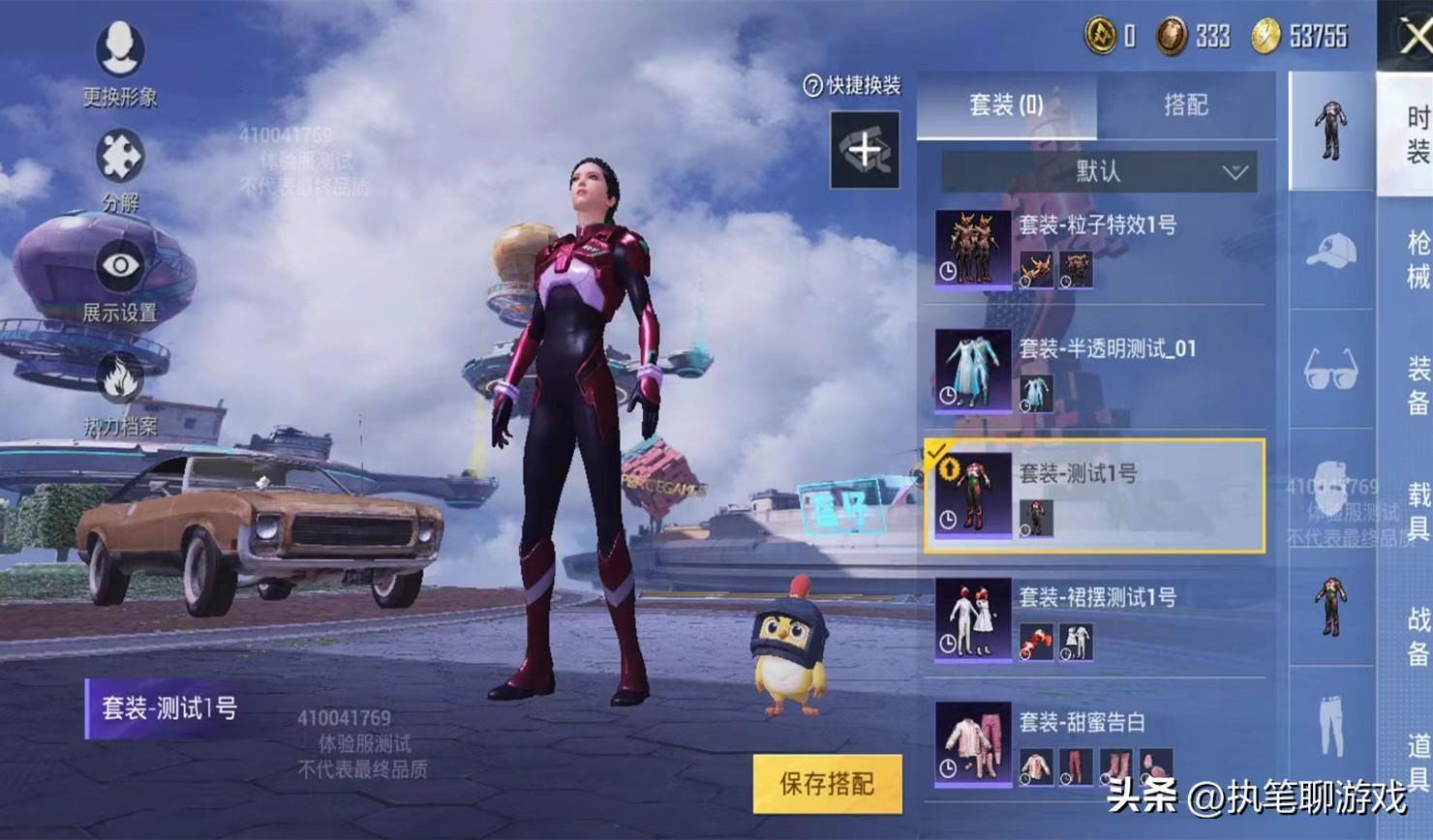
Task: Expand the 默认 sort dropdown
Action: [1099, 172]
